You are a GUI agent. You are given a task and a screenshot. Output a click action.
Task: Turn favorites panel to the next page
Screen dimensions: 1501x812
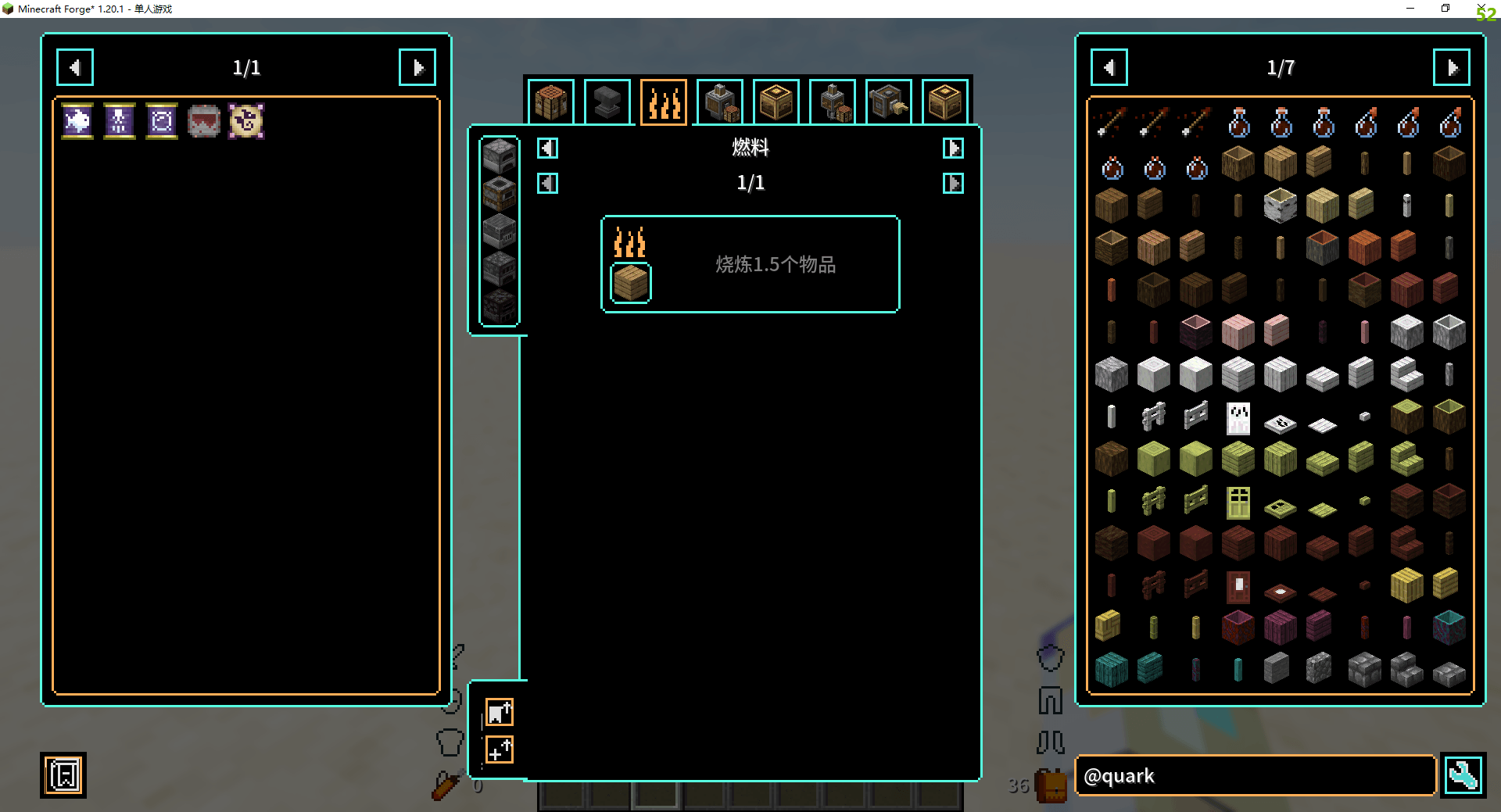click(417, 68)
